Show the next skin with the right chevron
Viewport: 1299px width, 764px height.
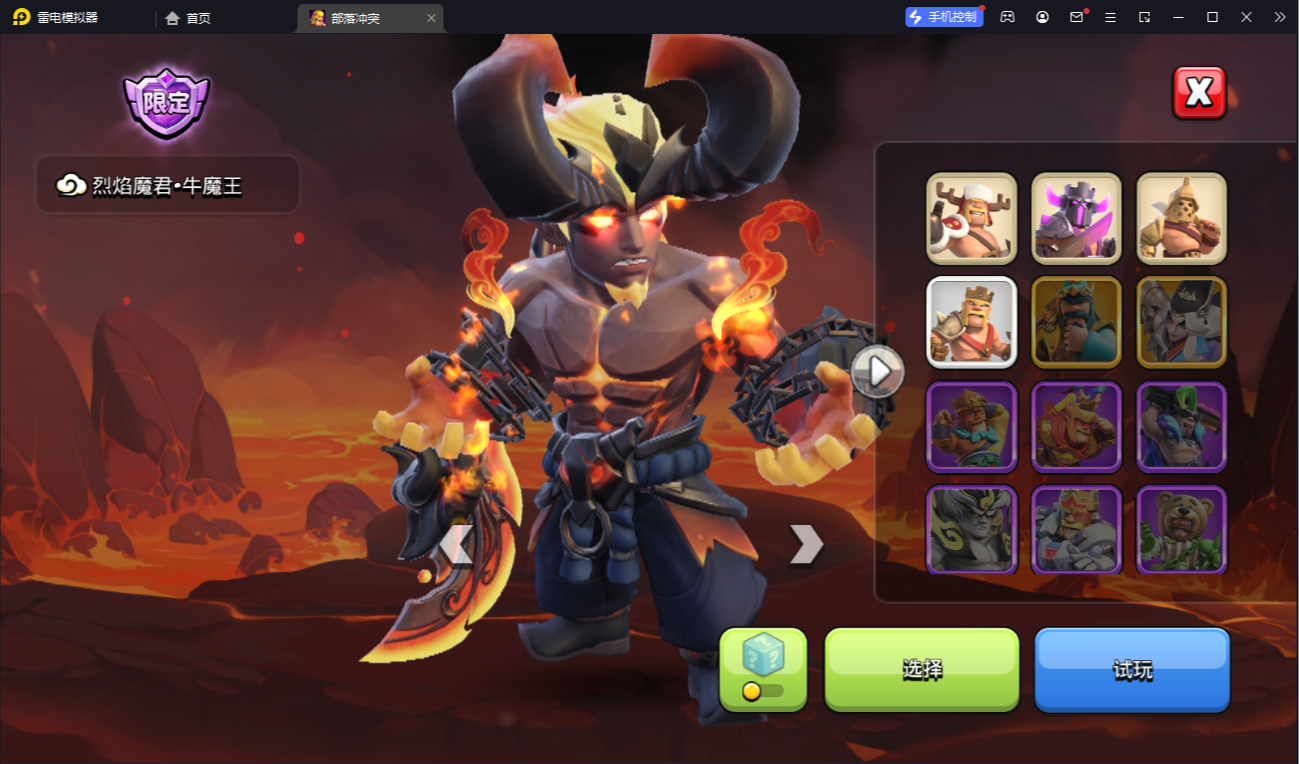click(x=805, y=545)
